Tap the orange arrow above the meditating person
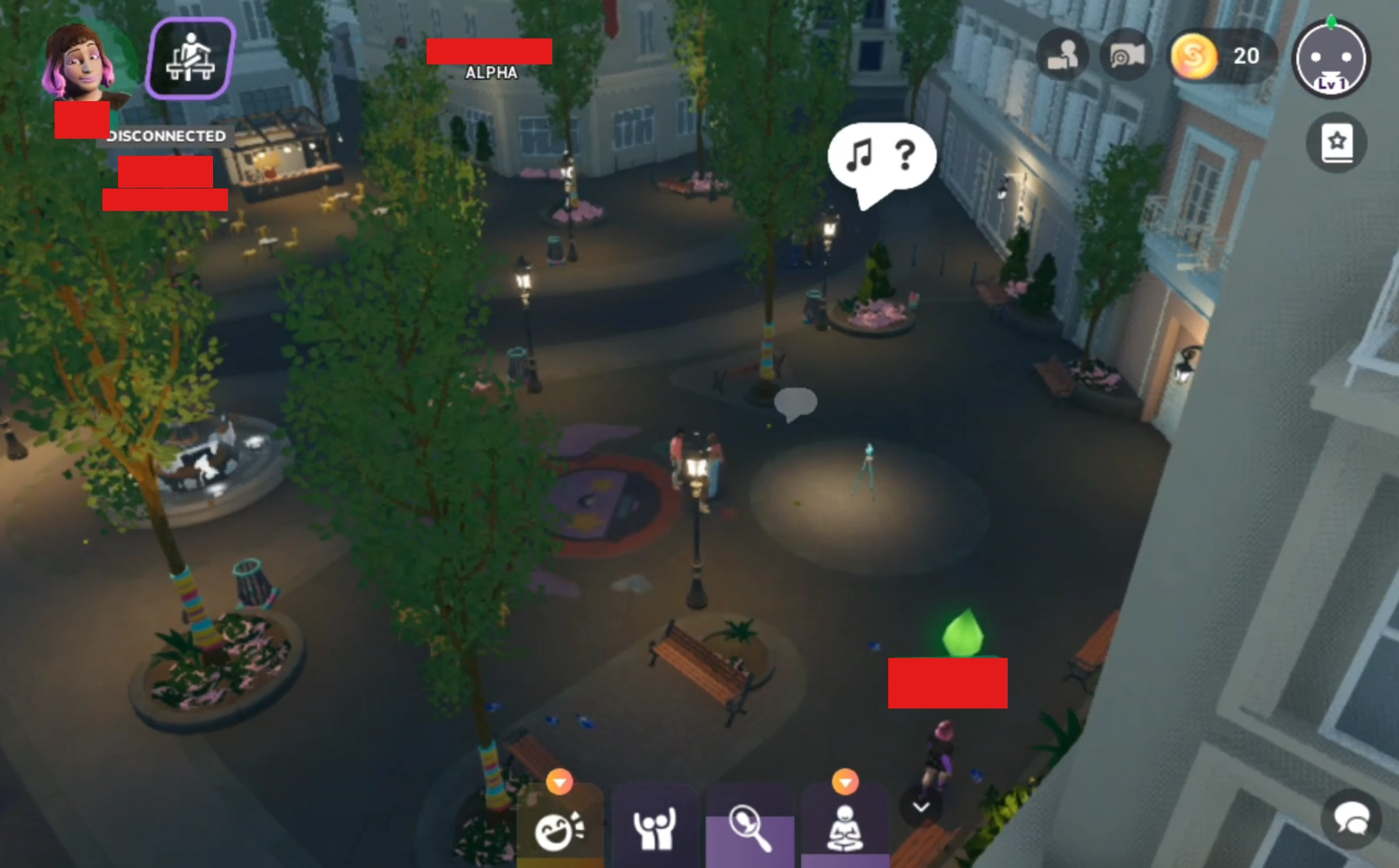 tap(845, 782)
